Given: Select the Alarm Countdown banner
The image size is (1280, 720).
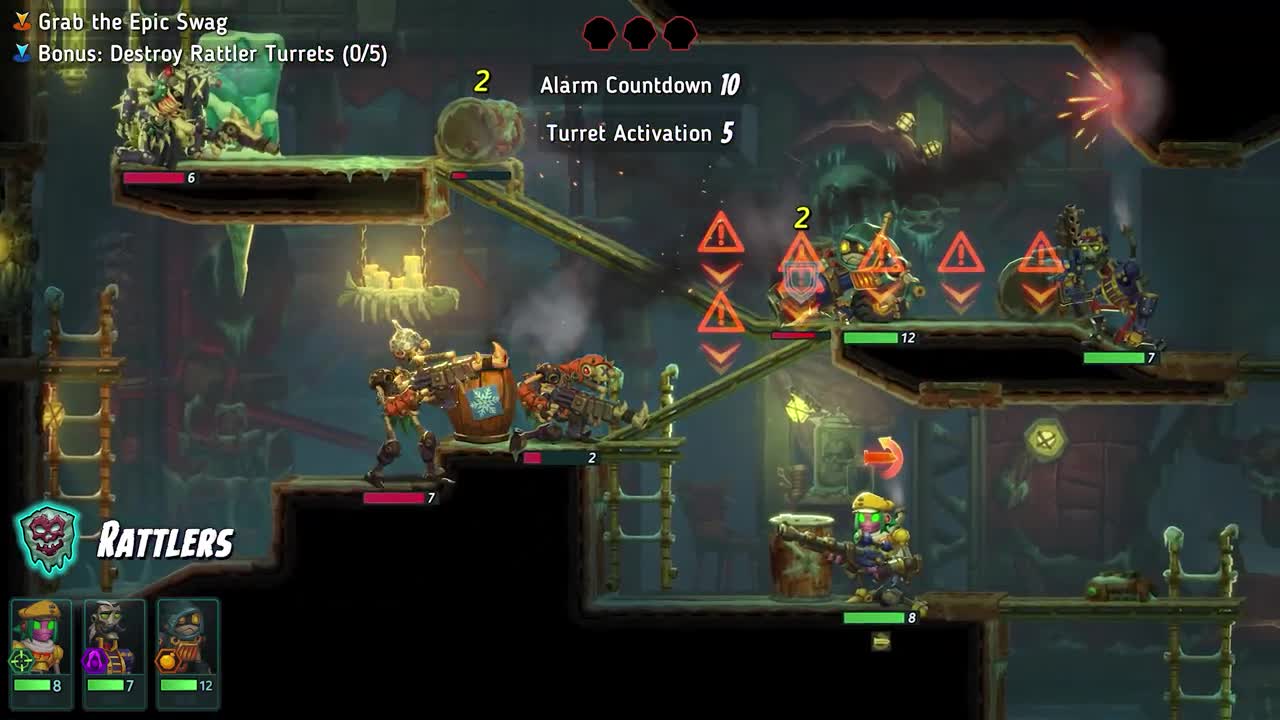Looking at the screenshot, I should point(638,86).
